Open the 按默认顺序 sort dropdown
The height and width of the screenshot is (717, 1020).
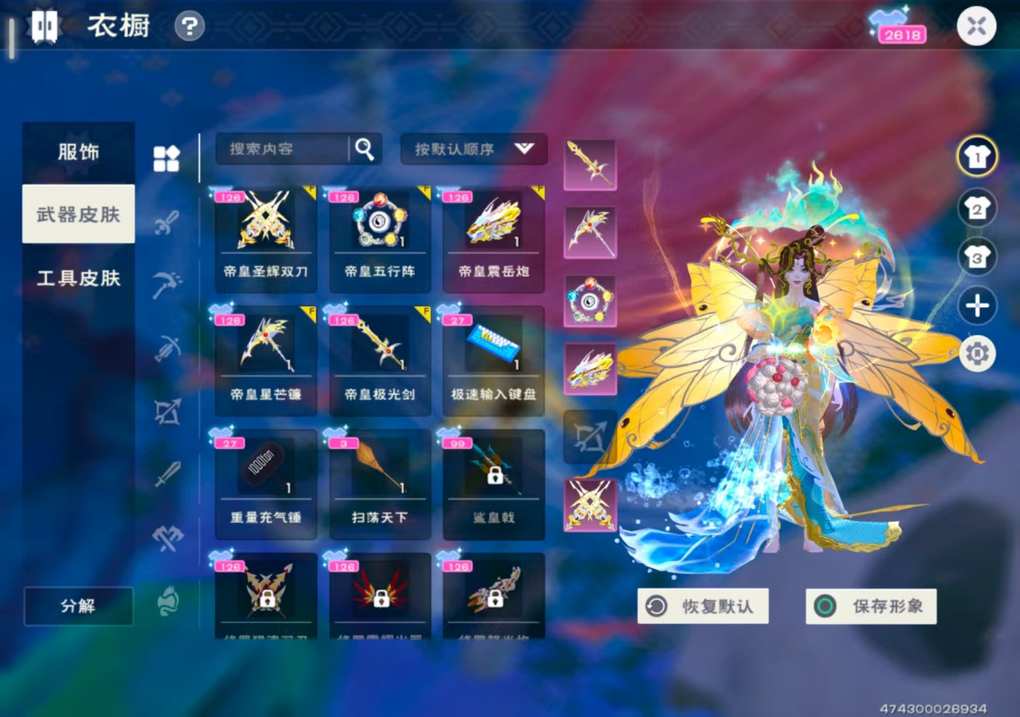click(x=474, y=149)
